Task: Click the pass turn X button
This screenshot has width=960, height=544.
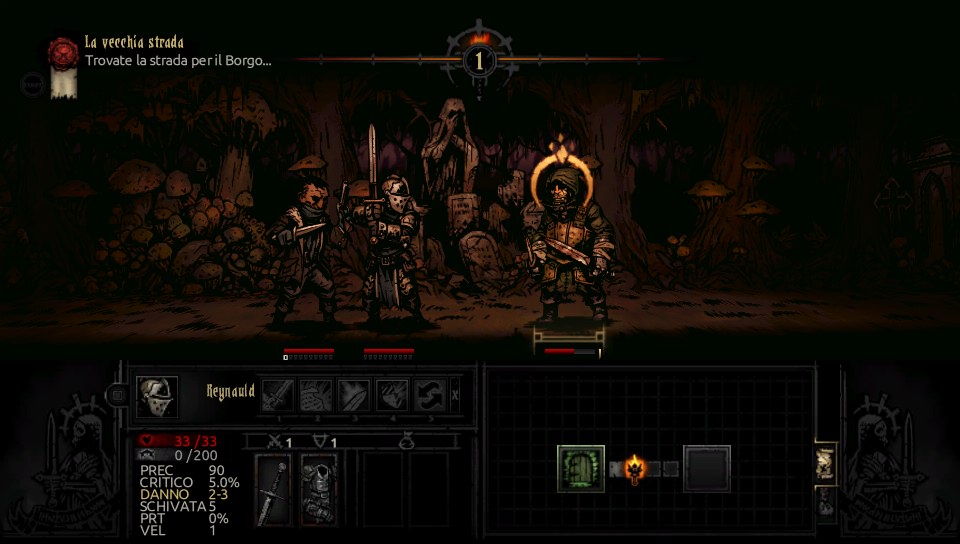Action: (x=456, y=395)
